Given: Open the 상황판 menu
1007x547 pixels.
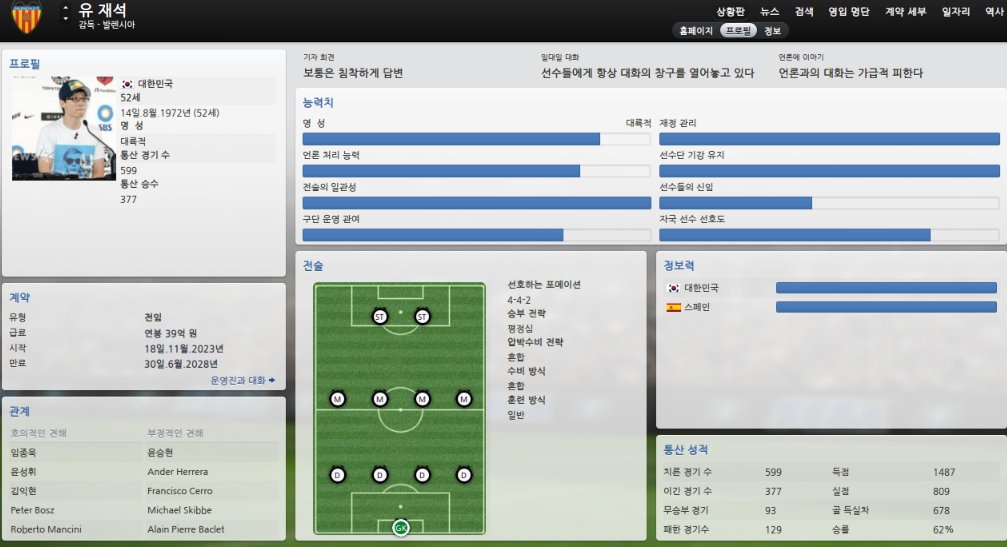Looking at the screenshot, I should tap(731, 11).
